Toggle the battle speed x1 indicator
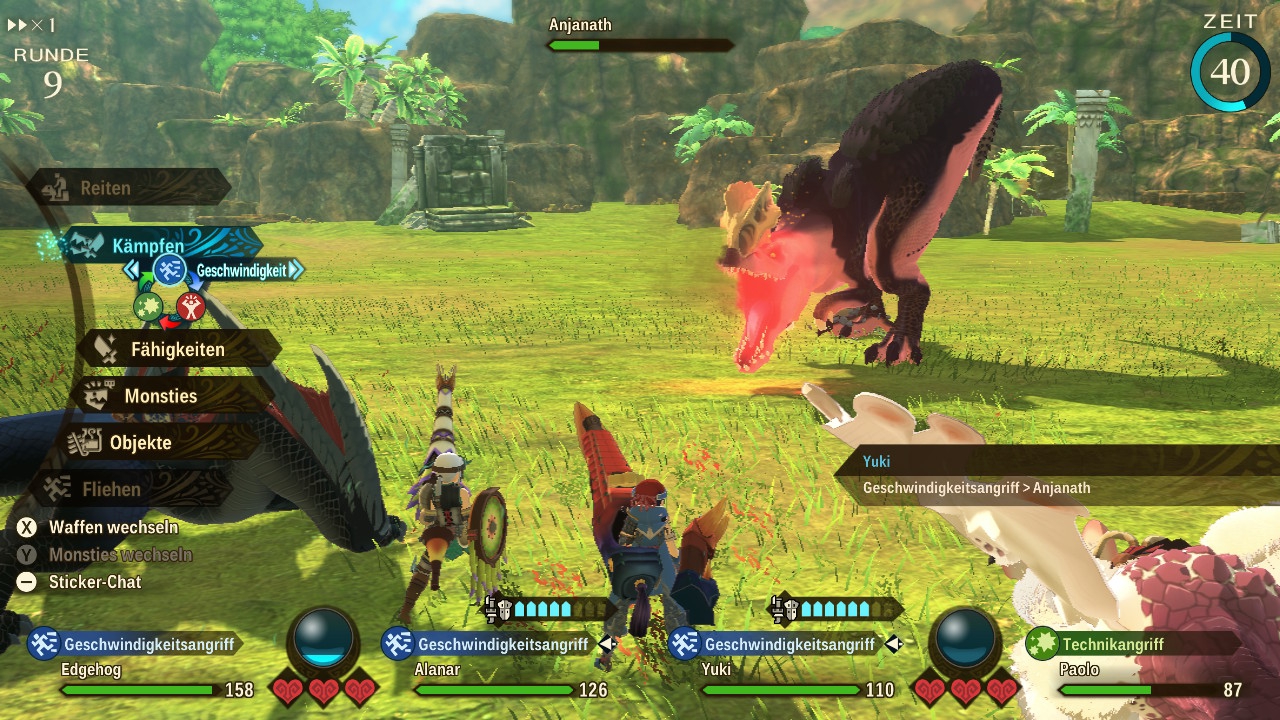Viewport: 1280px width, 720px height. click(x=32, y=25)
